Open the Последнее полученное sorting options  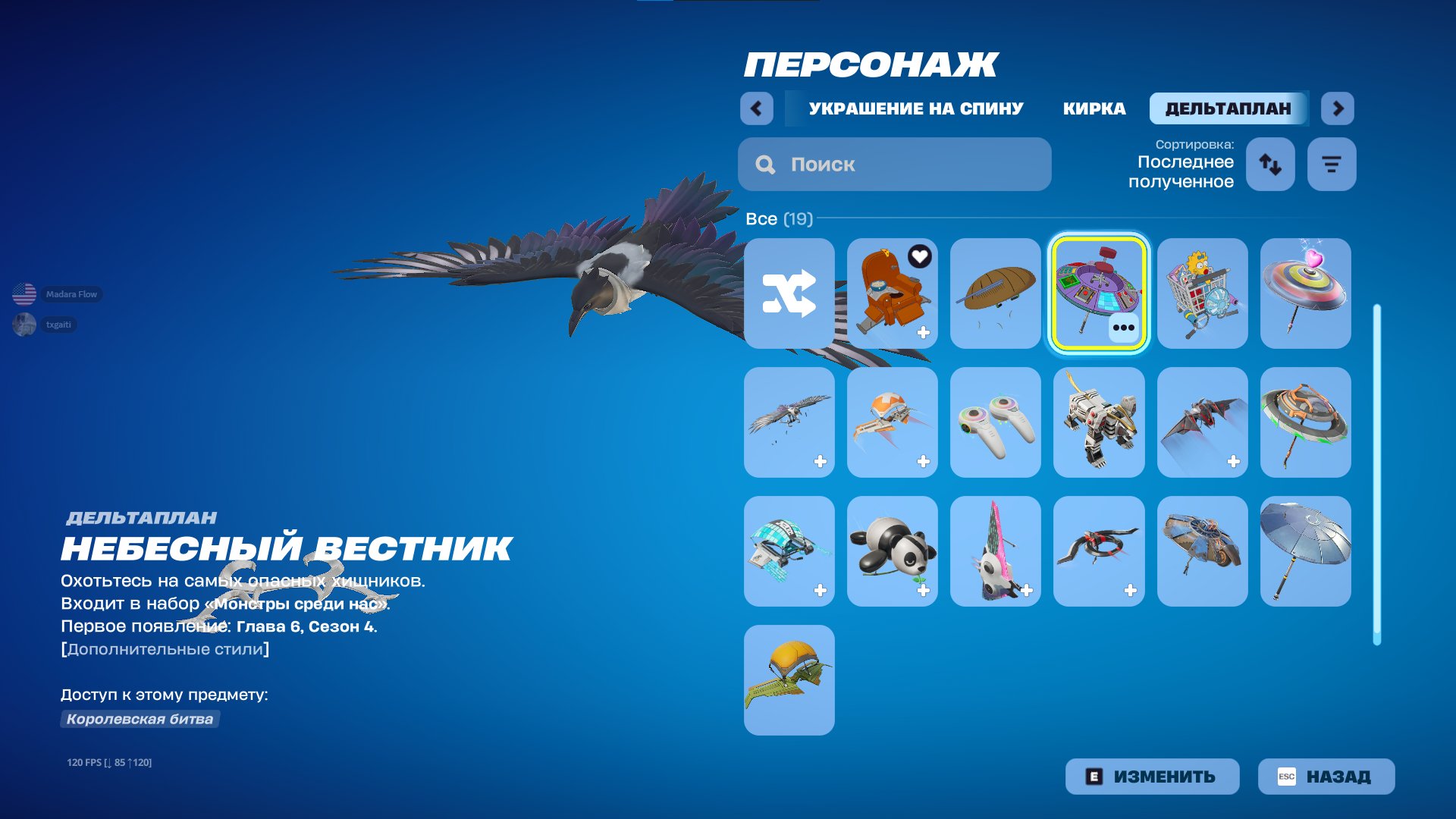point(1185,172)
